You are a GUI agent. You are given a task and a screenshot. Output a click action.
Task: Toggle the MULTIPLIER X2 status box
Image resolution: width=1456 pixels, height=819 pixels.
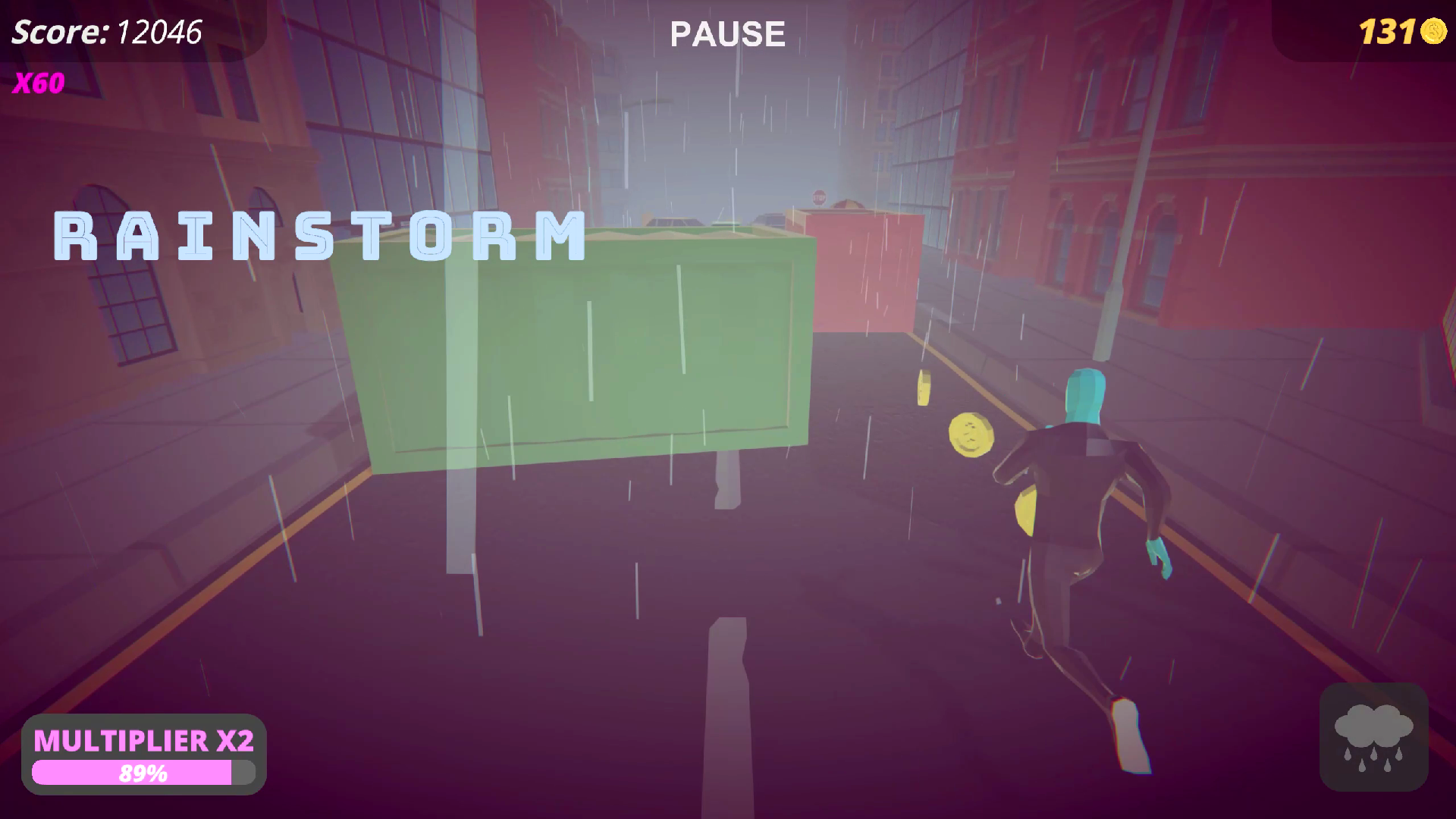pos(144,755)
